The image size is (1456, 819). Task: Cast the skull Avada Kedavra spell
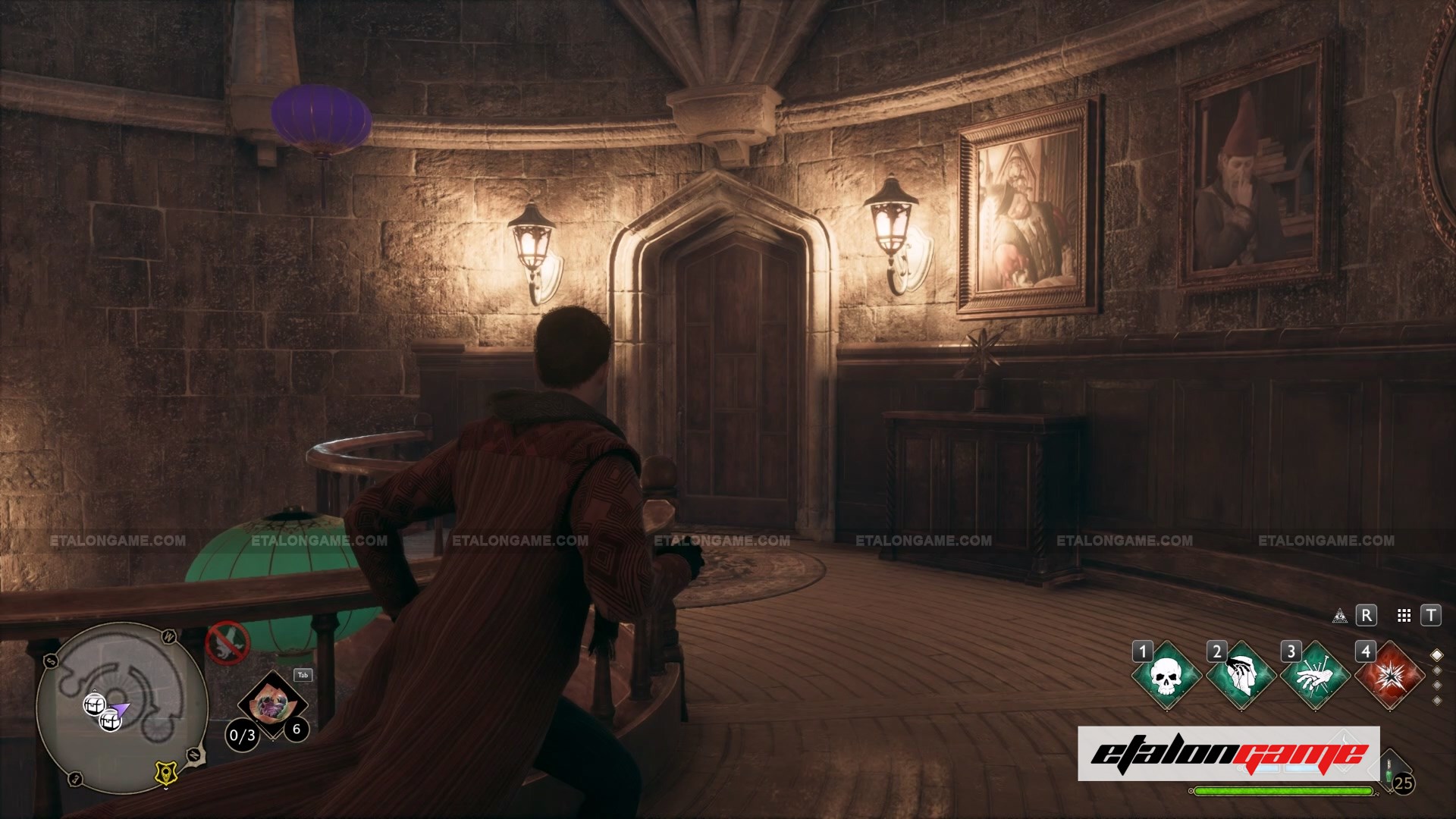click(1166, 676)
